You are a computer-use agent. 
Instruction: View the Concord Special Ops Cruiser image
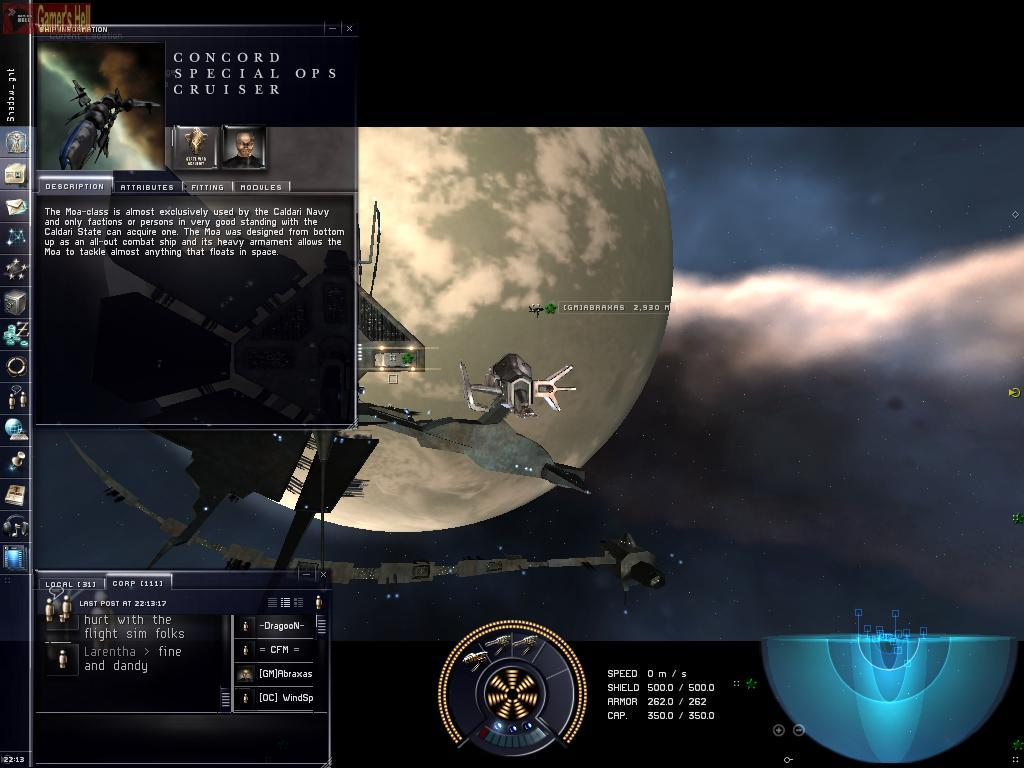point(100,105)
